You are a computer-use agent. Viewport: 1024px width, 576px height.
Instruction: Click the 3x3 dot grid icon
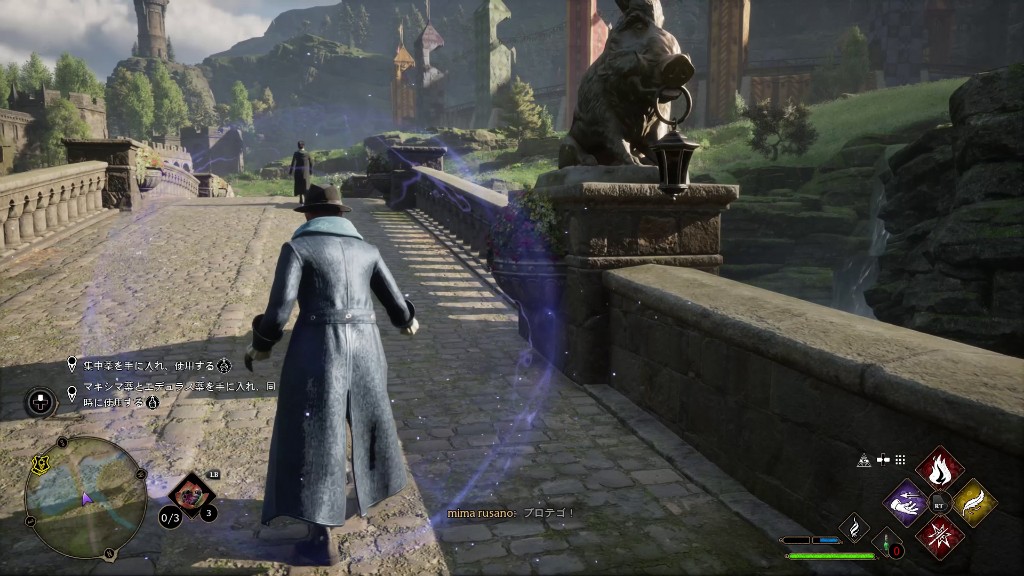pos(900,460)
